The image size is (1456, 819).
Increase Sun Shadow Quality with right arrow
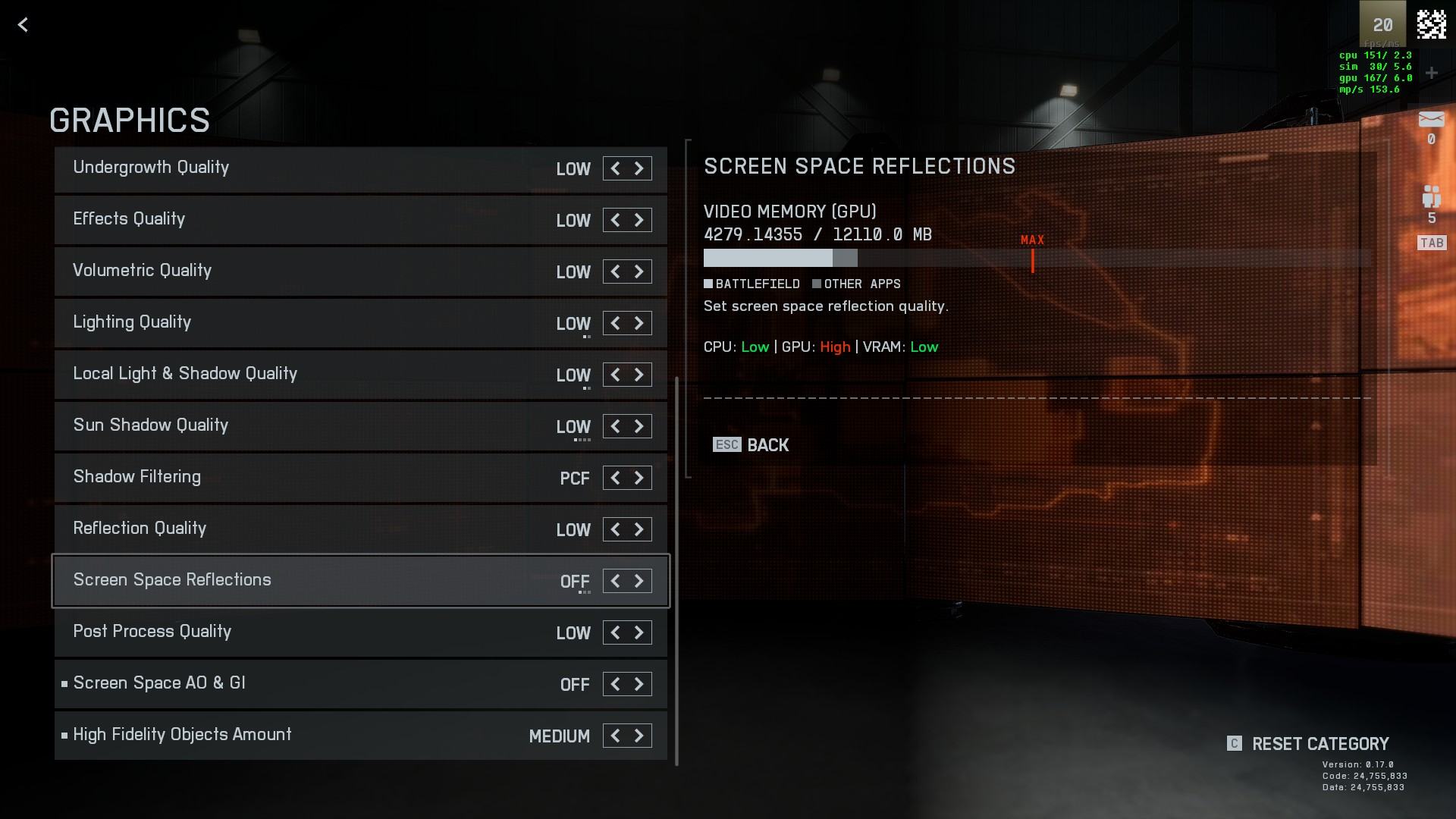(639, 426)
